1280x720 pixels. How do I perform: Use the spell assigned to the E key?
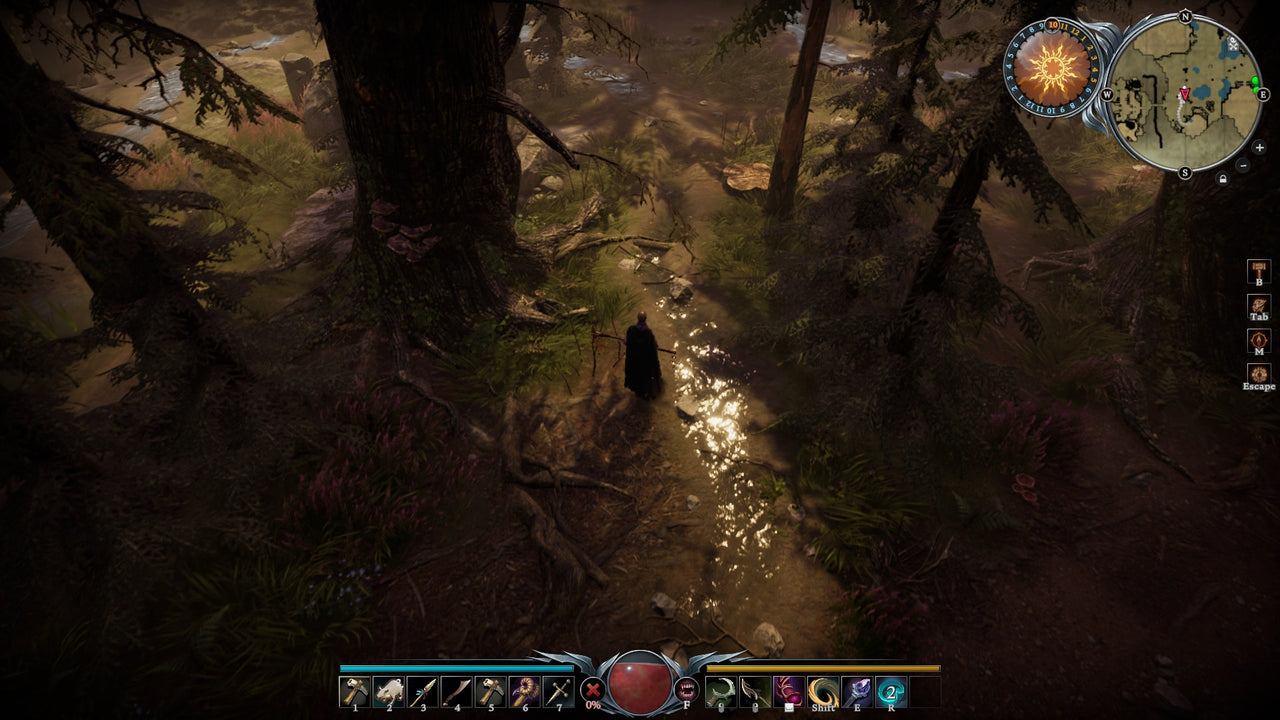pyautogui.click(x=857, y=691)
